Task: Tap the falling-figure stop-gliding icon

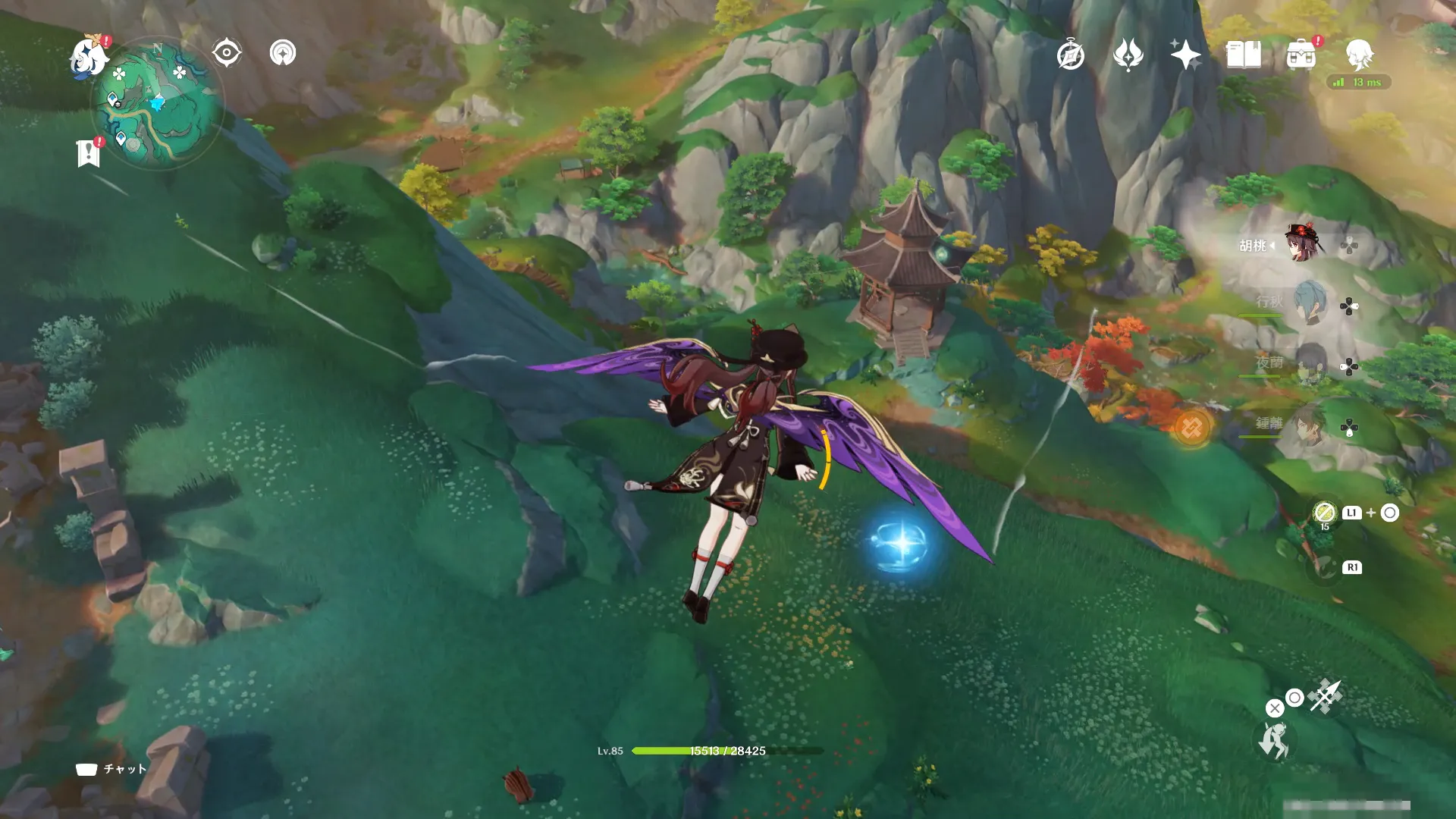Action: (1274, 740)
